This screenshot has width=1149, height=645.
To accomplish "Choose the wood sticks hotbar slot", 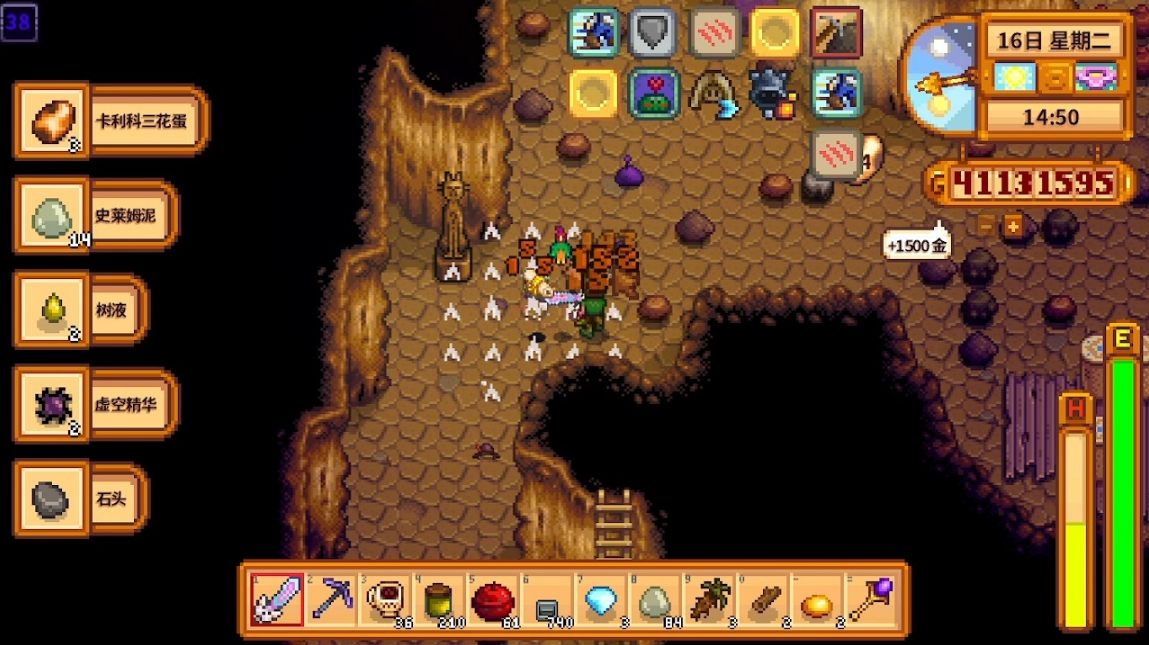I will (x=763, y=600).
